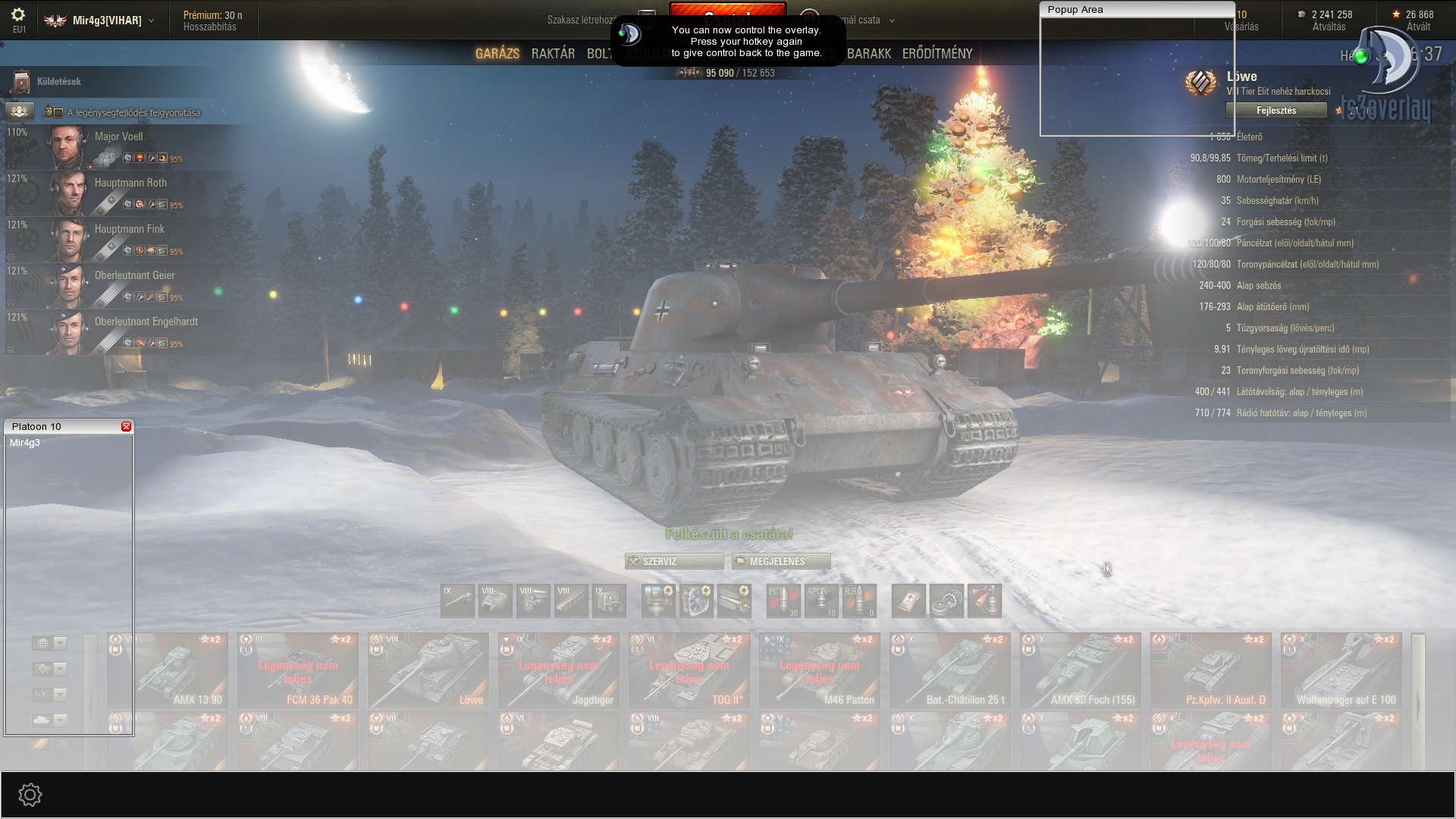Image resolution: width=1456 pixels, height=819 pixels.
Task: Open the SZERVIZ service button
Action: pos(673,561)
